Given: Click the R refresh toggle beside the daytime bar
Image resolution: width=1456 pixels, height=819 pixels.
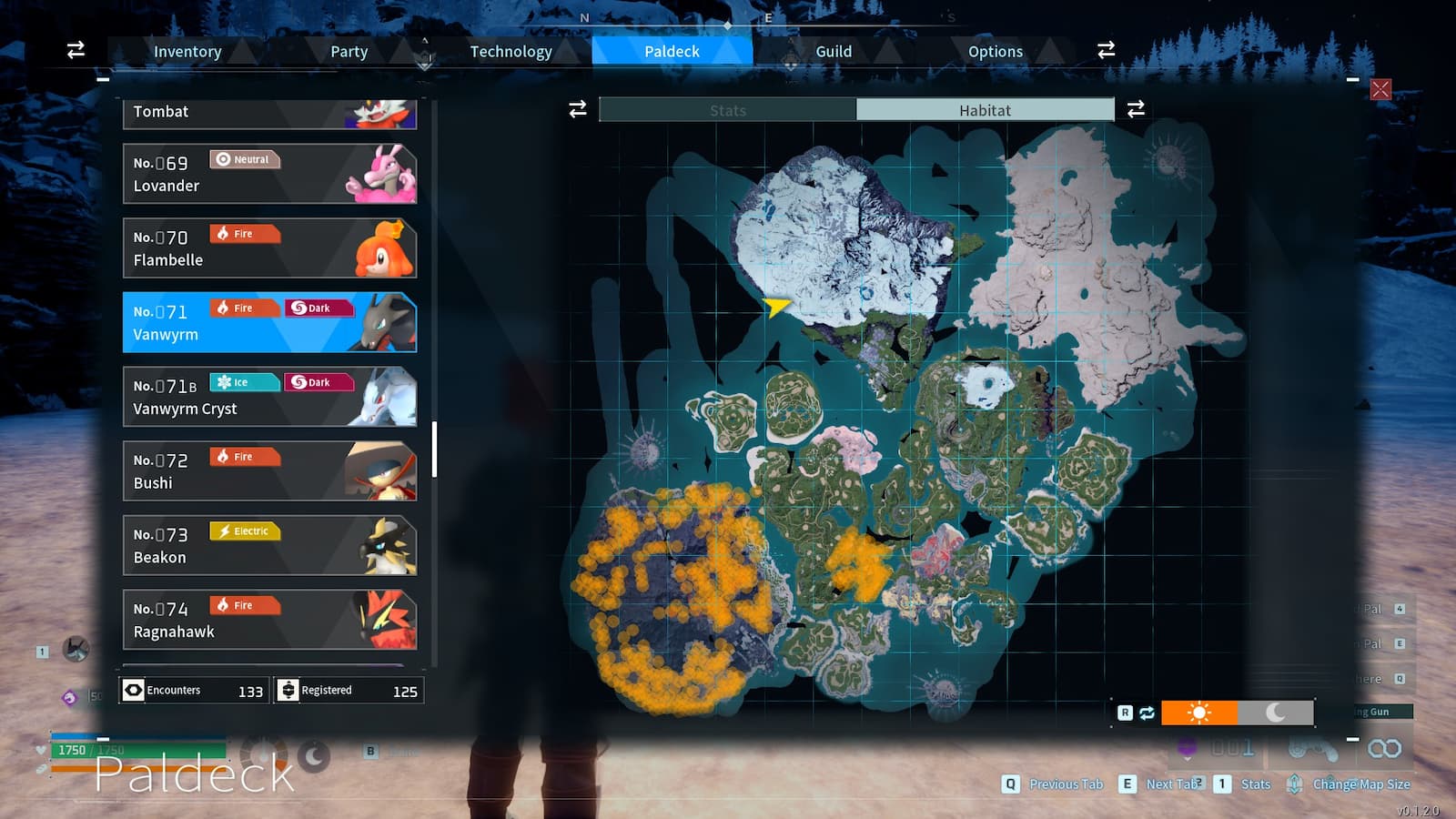Looking at the screenshot, I should (x=1125, y=713).
